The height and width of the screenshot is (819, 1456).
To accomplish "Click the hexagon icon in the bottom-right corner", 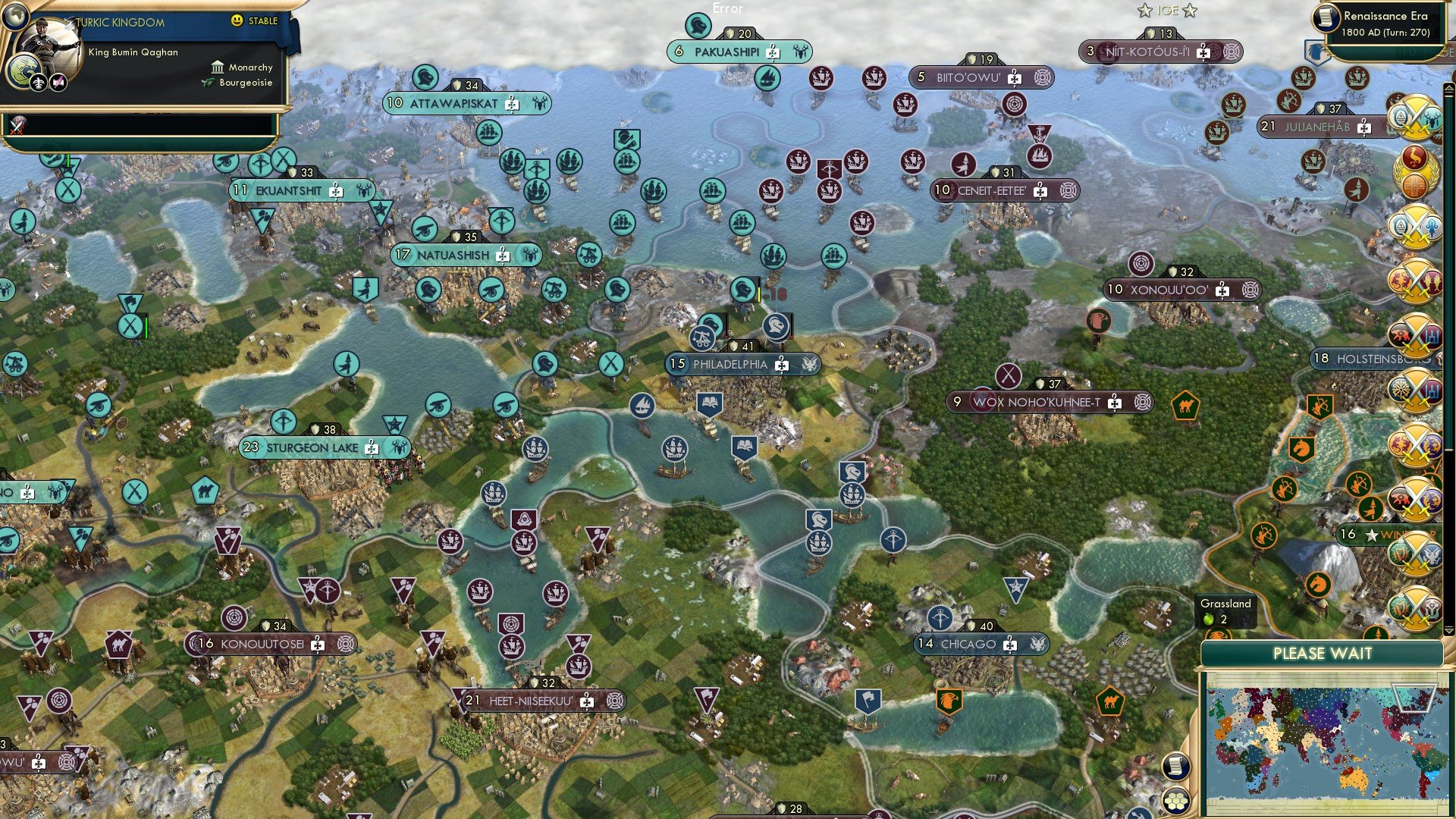I will pos(1175,800).
